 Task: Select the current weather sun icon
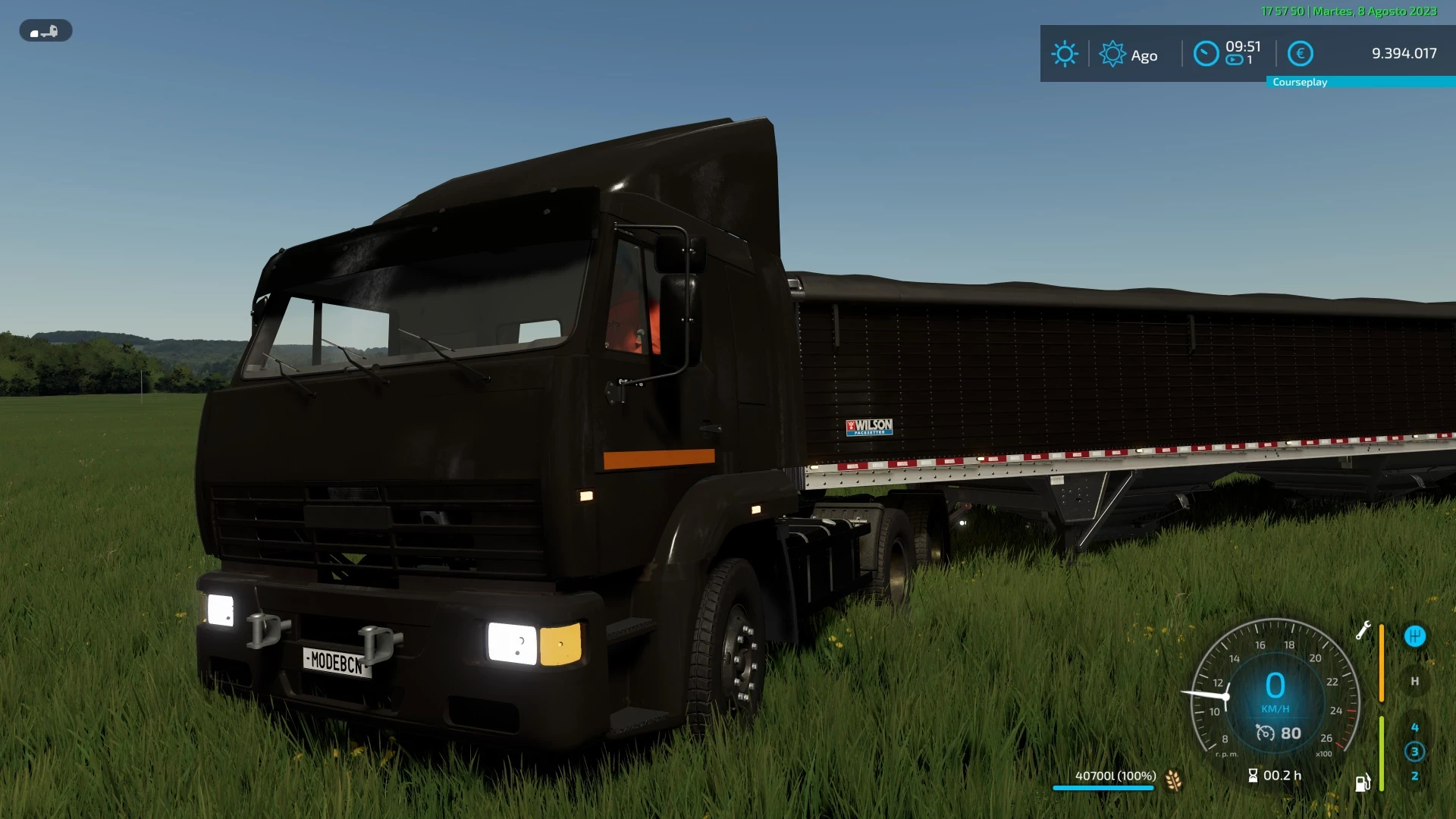click(x=1065, y=53)
